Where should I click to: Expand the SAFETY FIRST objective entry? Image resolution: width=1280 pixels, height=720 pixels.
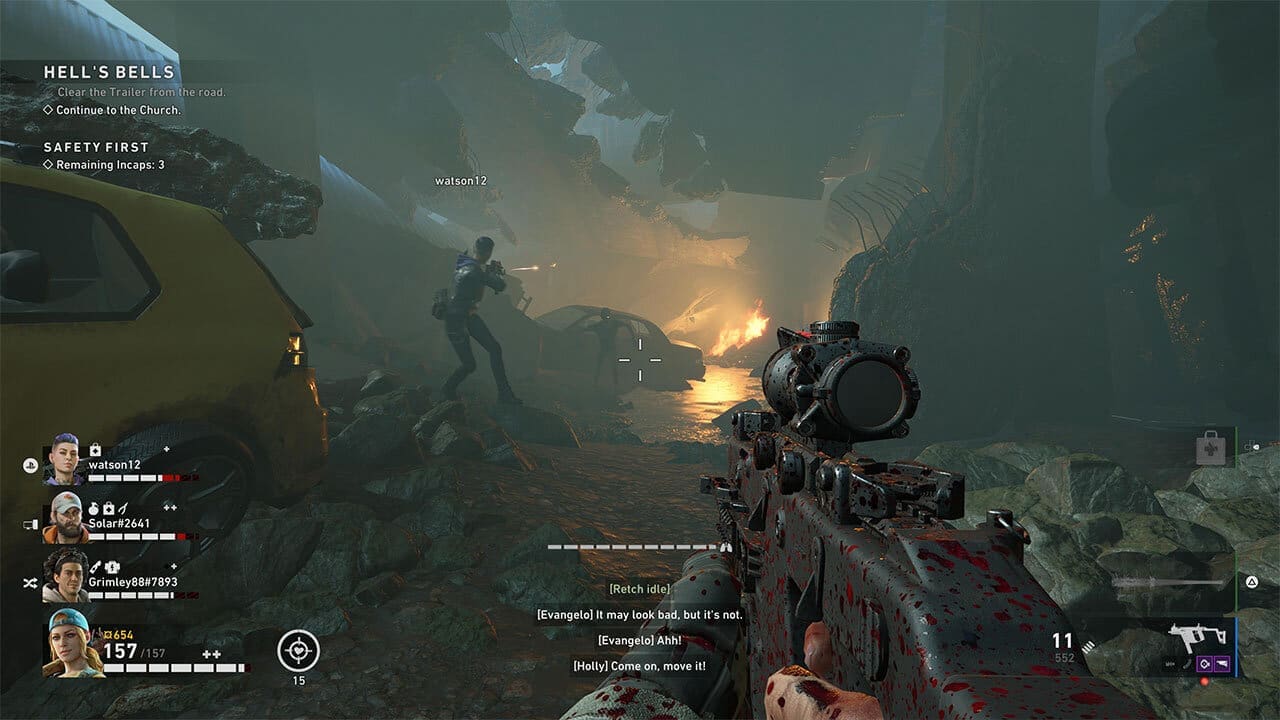94,146
